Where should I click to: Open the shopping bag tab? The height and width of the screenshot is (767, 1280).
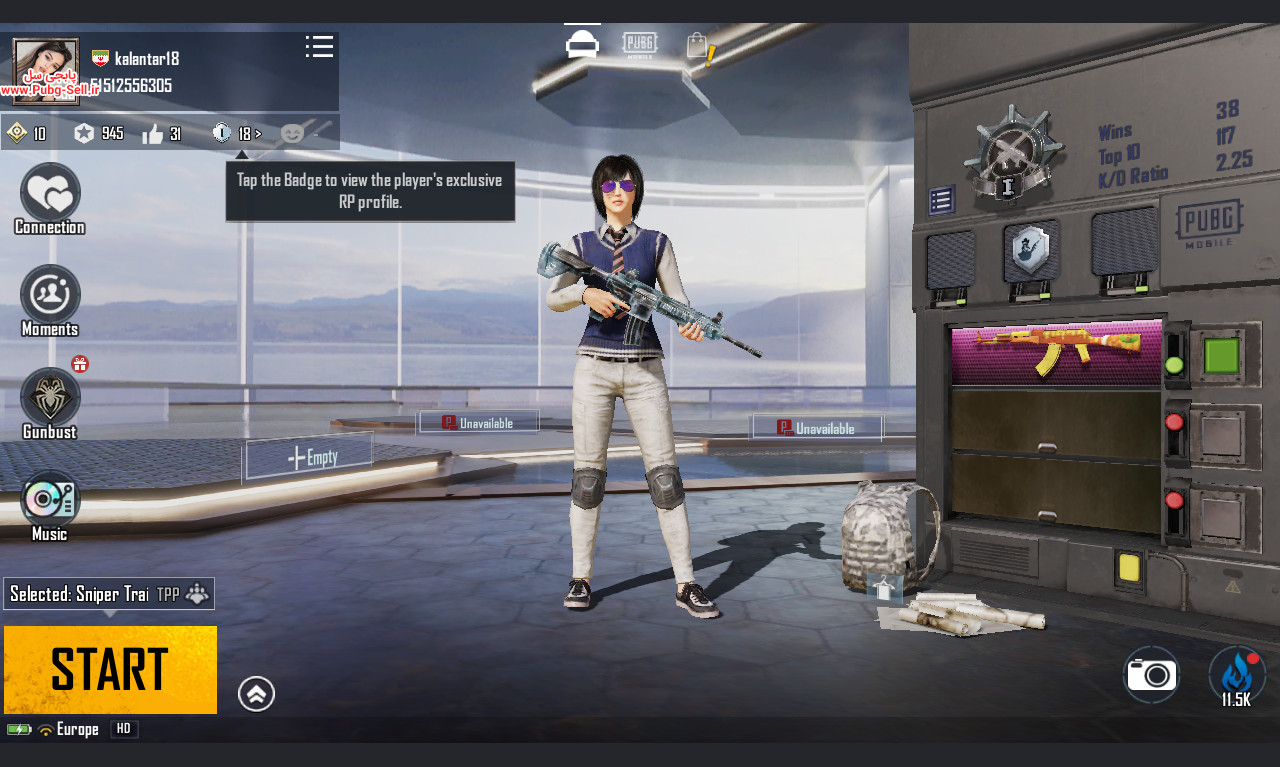click(699, 47)
